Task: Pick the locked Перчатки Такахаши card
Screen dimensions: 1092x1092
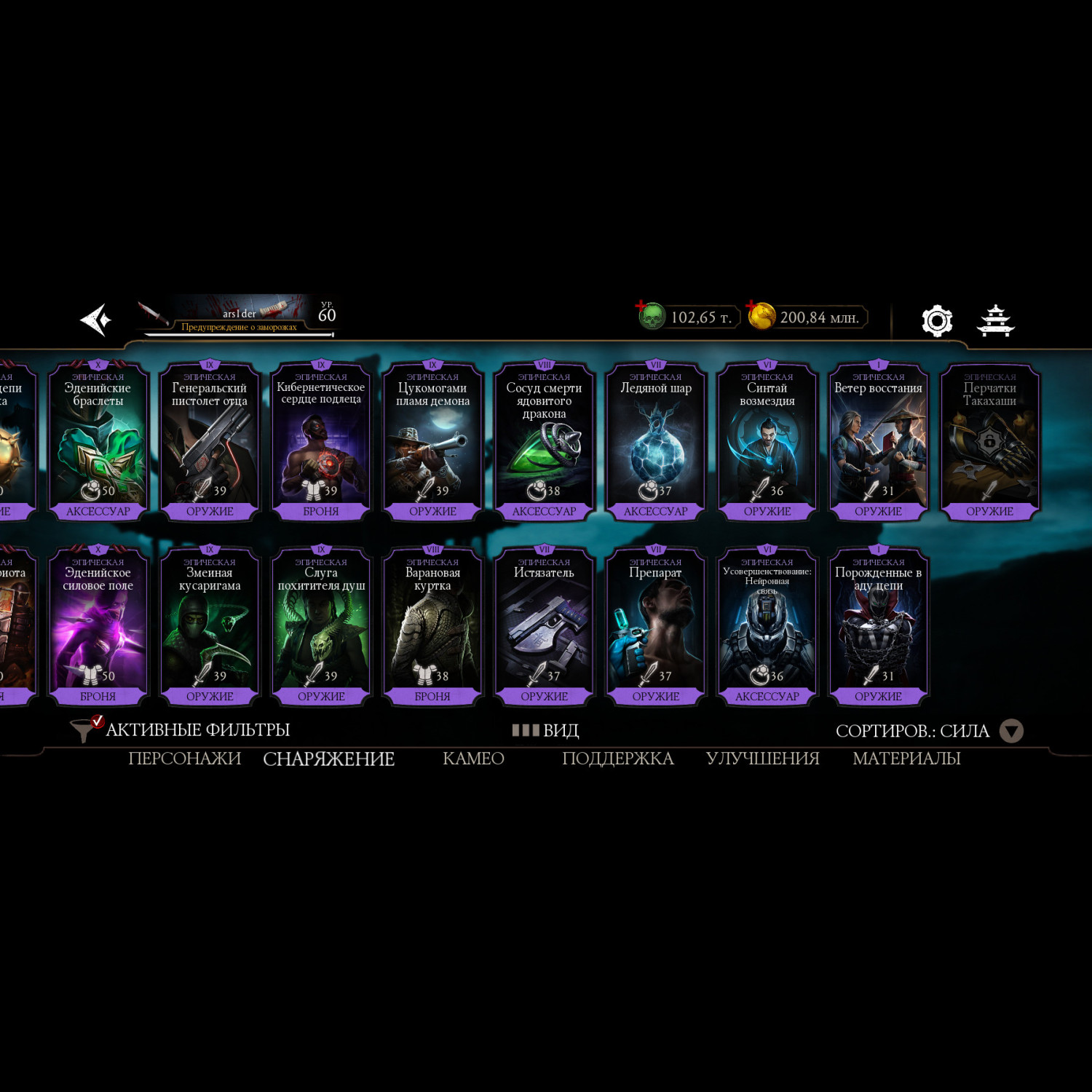Action: [x=989, y=441]
